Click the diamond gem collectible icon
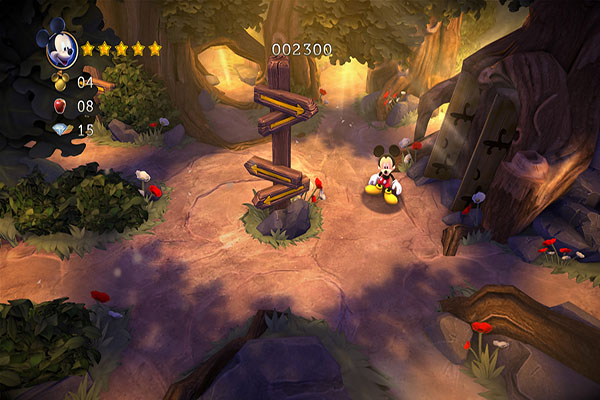This screenshot has width=600, height=400. [x=60, y=130]
